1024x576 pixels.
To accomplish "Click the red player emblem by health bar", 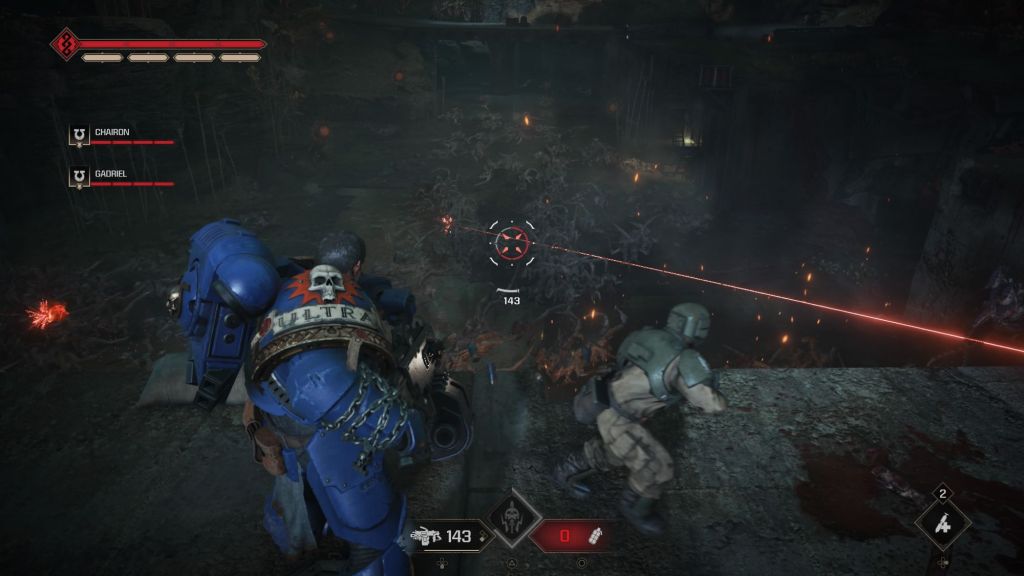I will (x=66, y=44).
